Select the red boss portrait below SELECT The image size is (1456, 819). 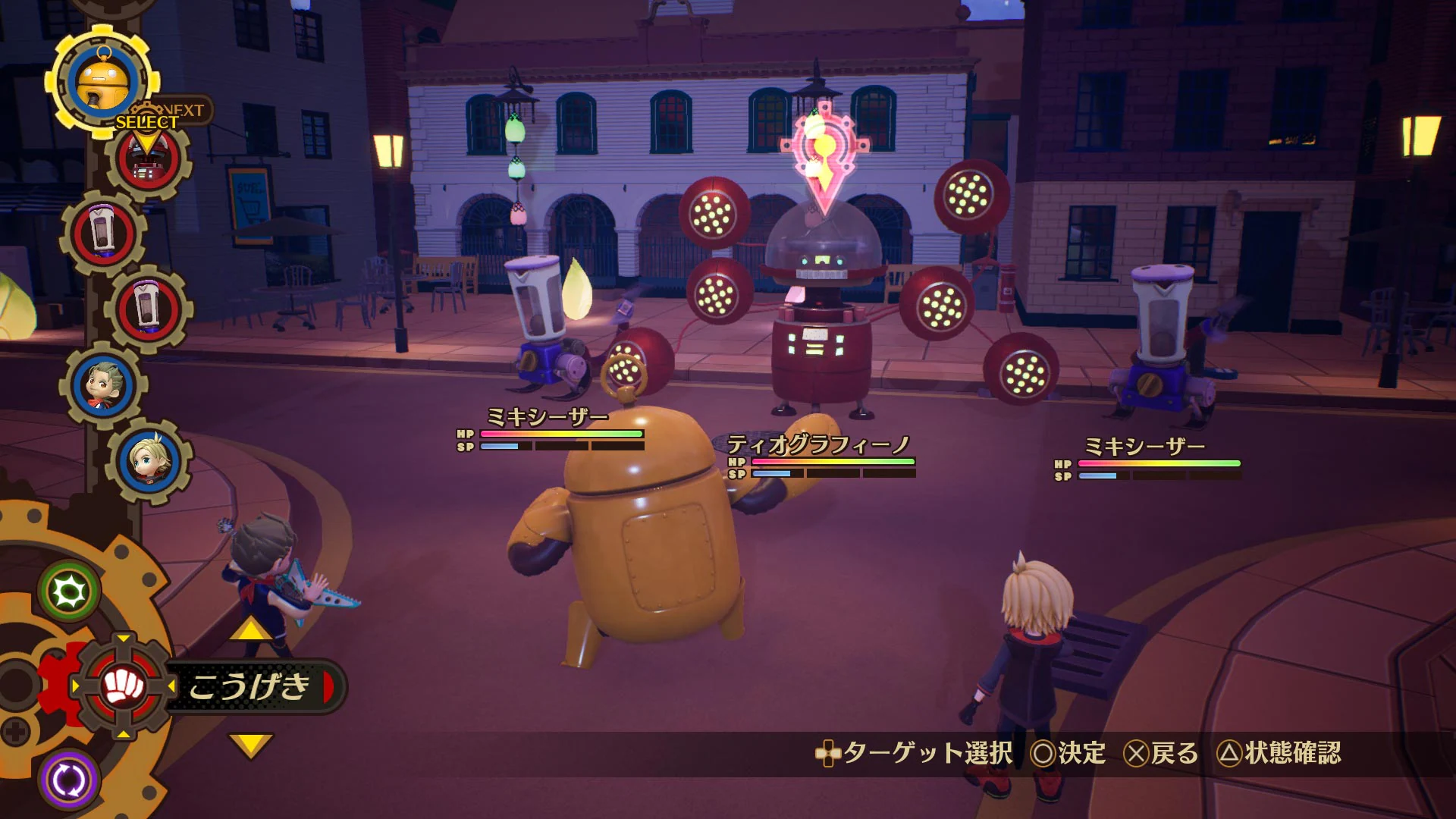tap(146, 163)
